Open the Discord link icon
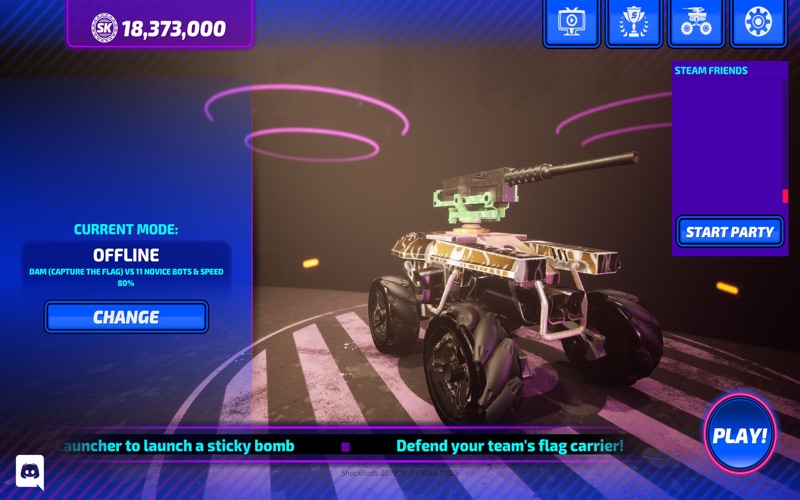The height and width of the screenshot is (500, 800). tap(30, 471)
